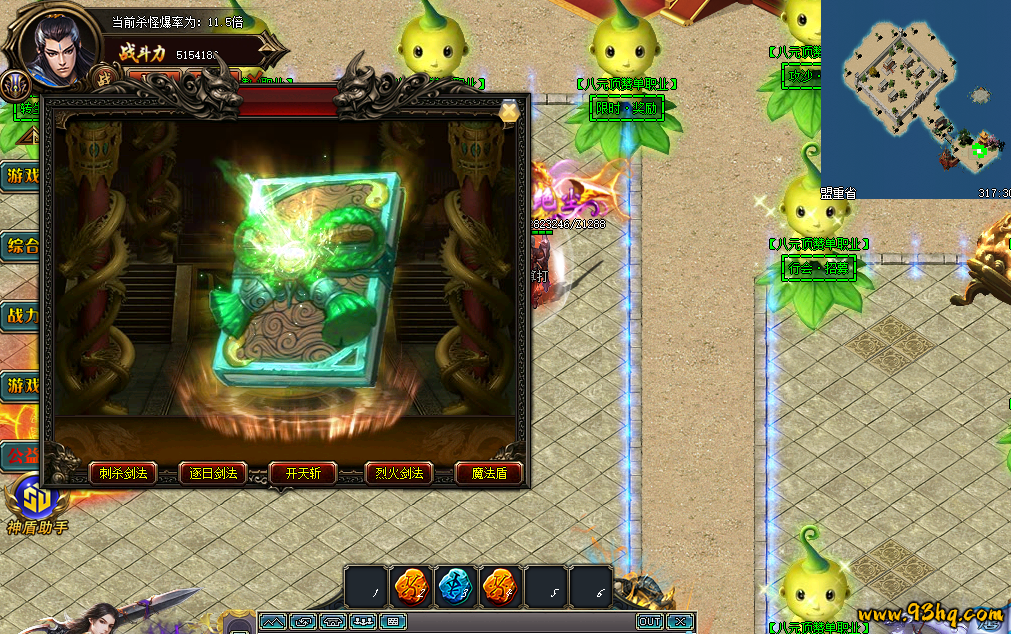The width and height of the screenshot is (1011, 634).
Task: Click the three-people group icon on bottom bar
Action: point(362,622)
